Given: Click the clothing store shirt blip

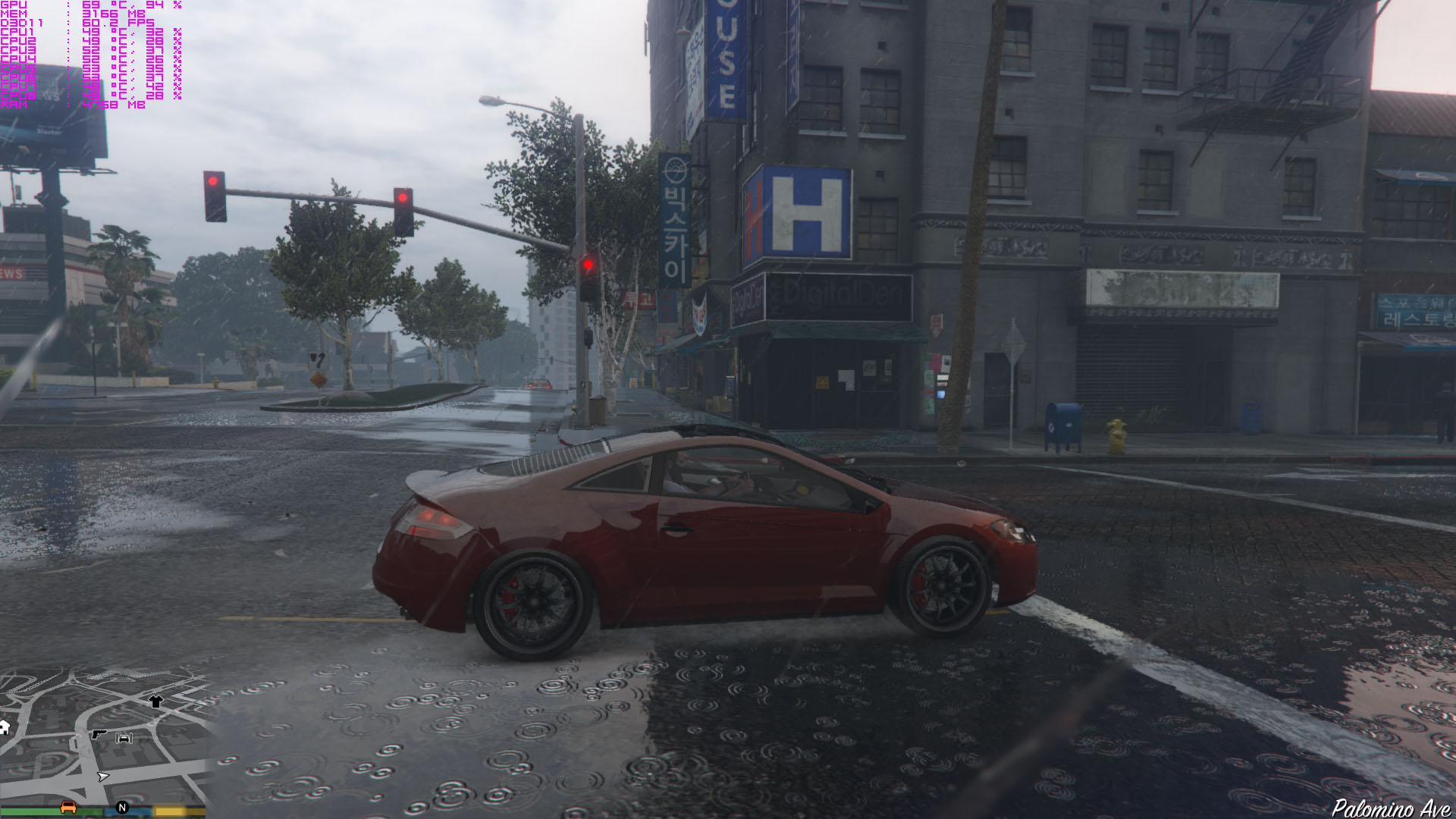Looking at the screenshot, I should (155, 701).
